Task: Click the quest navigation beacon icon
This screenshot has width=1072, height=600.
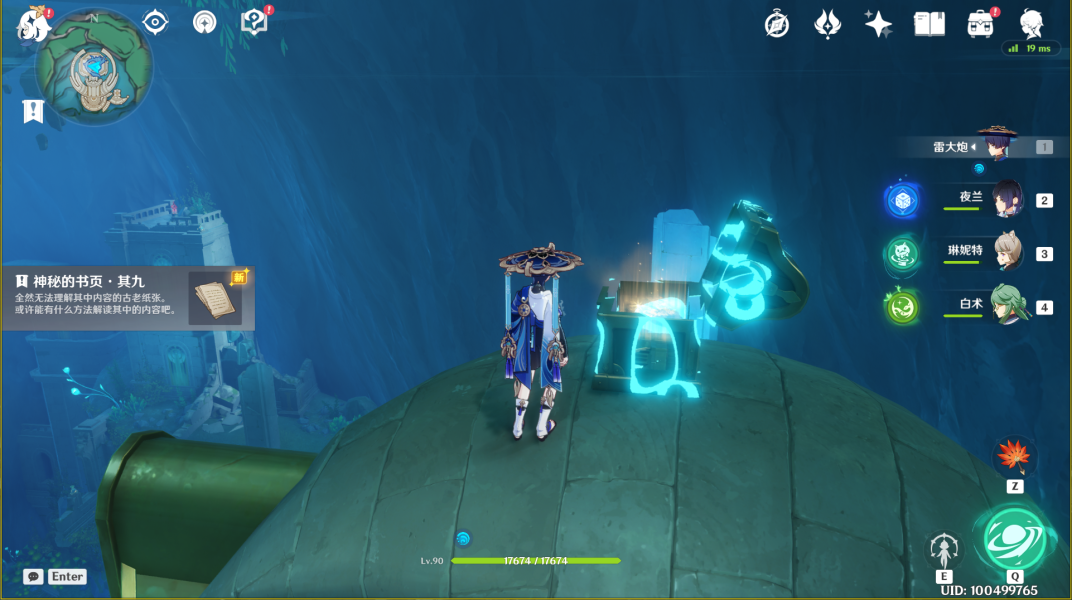Action: tap(205, 22)
